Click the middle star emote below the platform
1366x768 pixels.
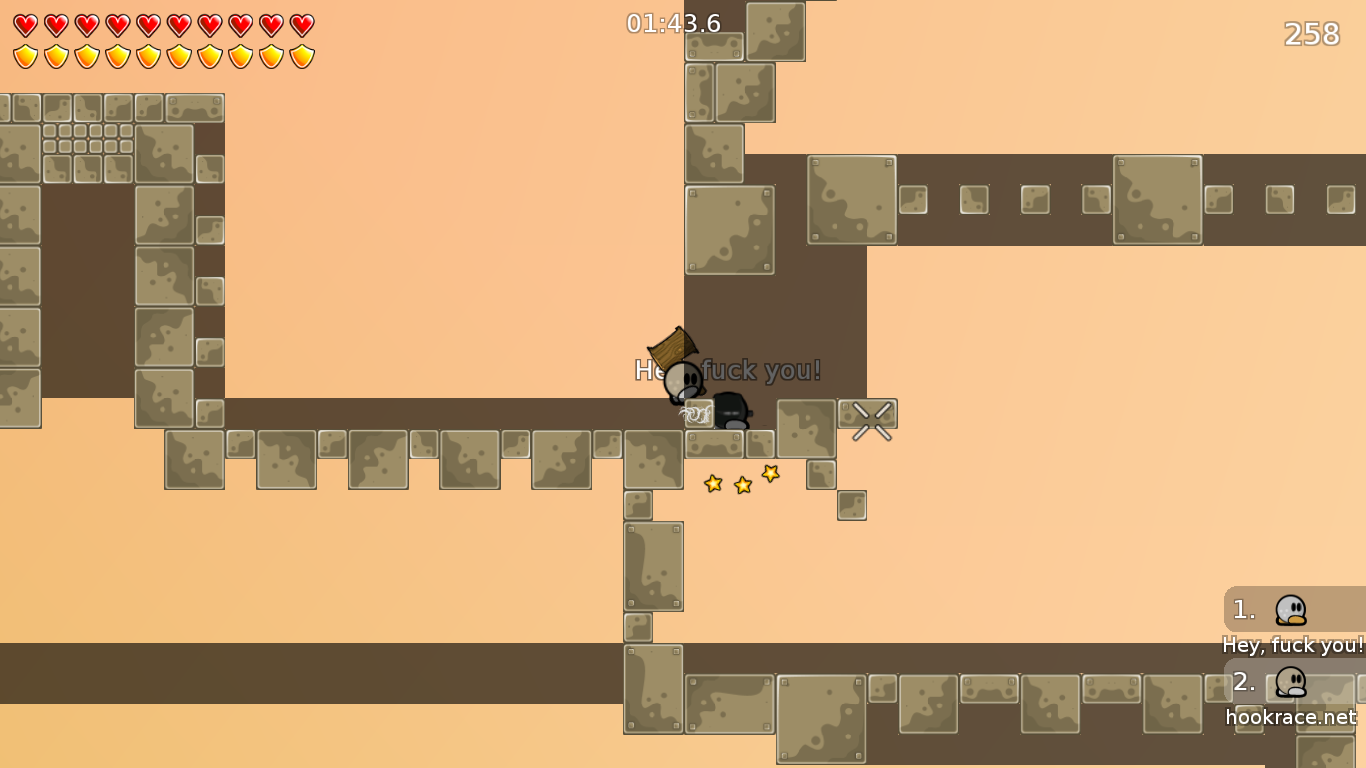[x=741, y=484]
